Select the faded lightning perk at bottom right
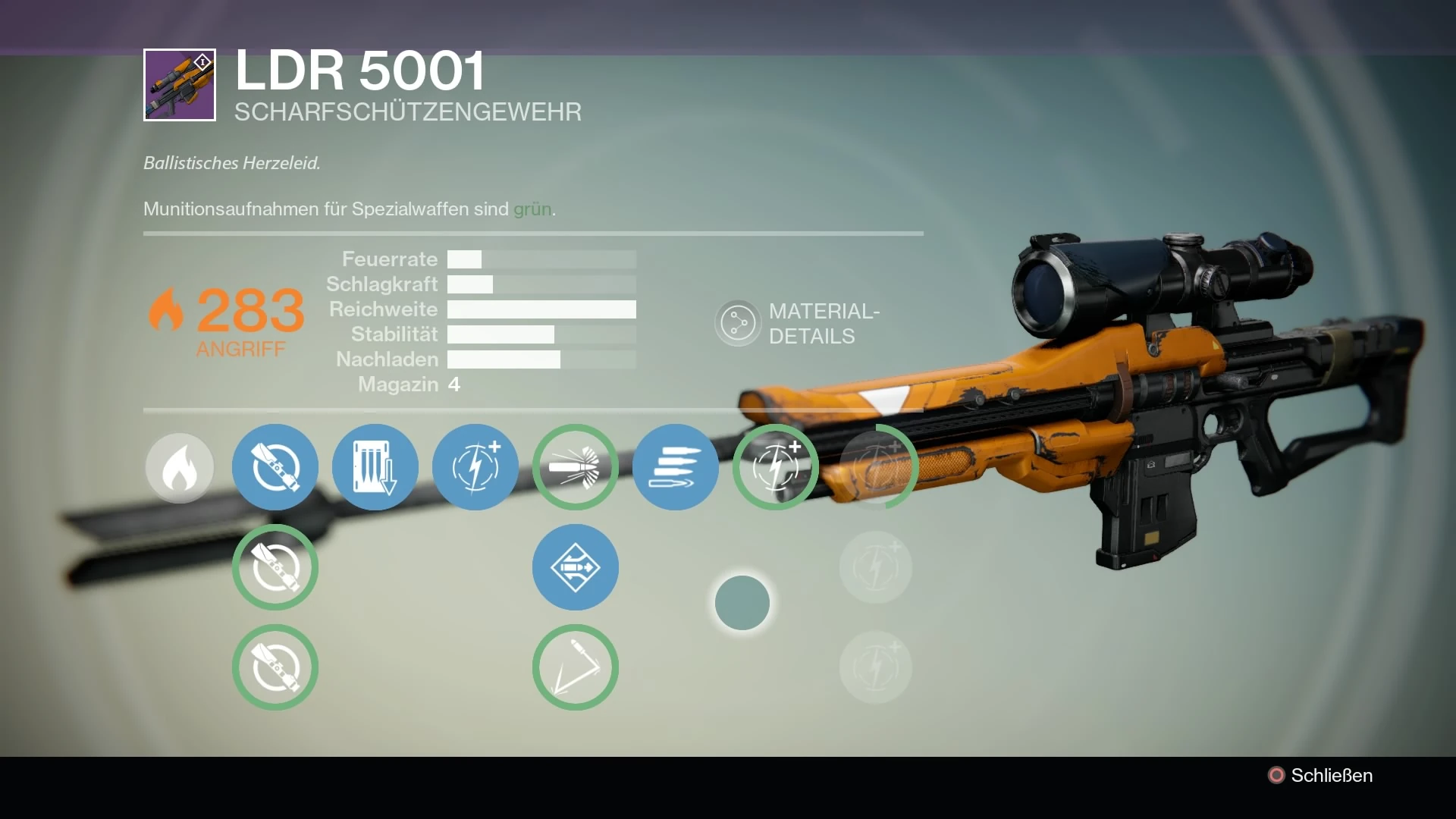1456x819 pixels. click(x=876, y=667)
